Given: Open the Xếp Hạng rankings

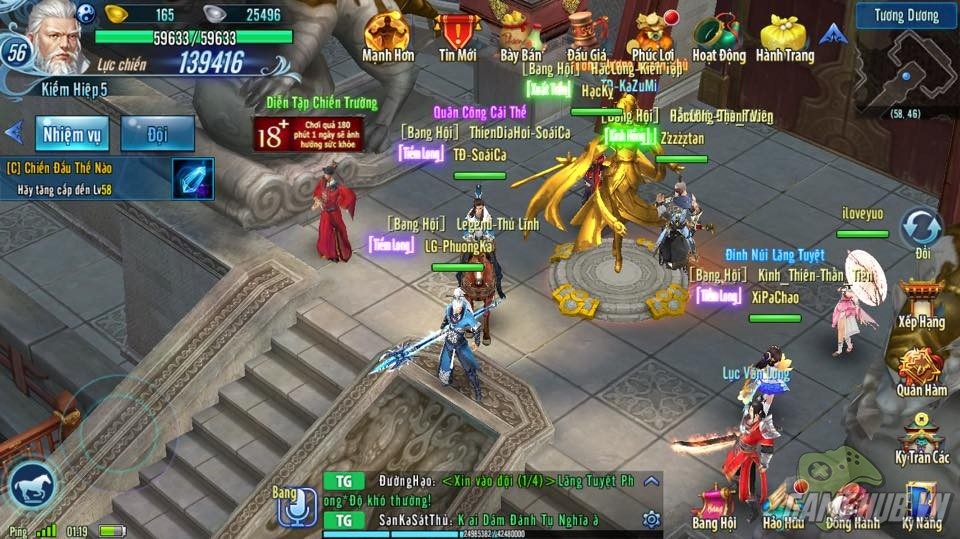Looking at the screenshot, I should point(921,305).
